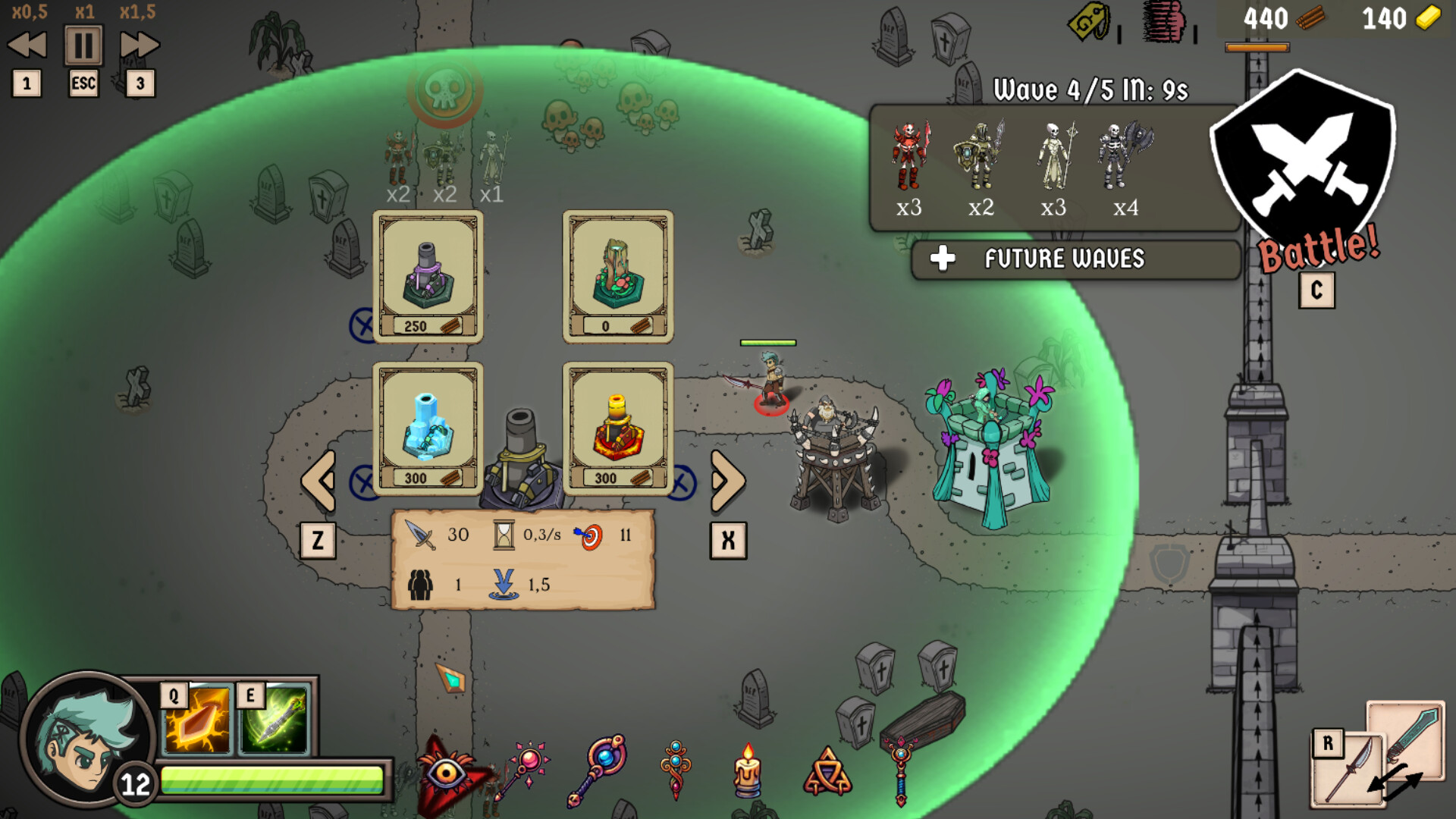Click the red knight enemy wave preview
Image resolution: width=1456 pixels, height=819 pixels.
pyautogui.click(x=909, y=155)
